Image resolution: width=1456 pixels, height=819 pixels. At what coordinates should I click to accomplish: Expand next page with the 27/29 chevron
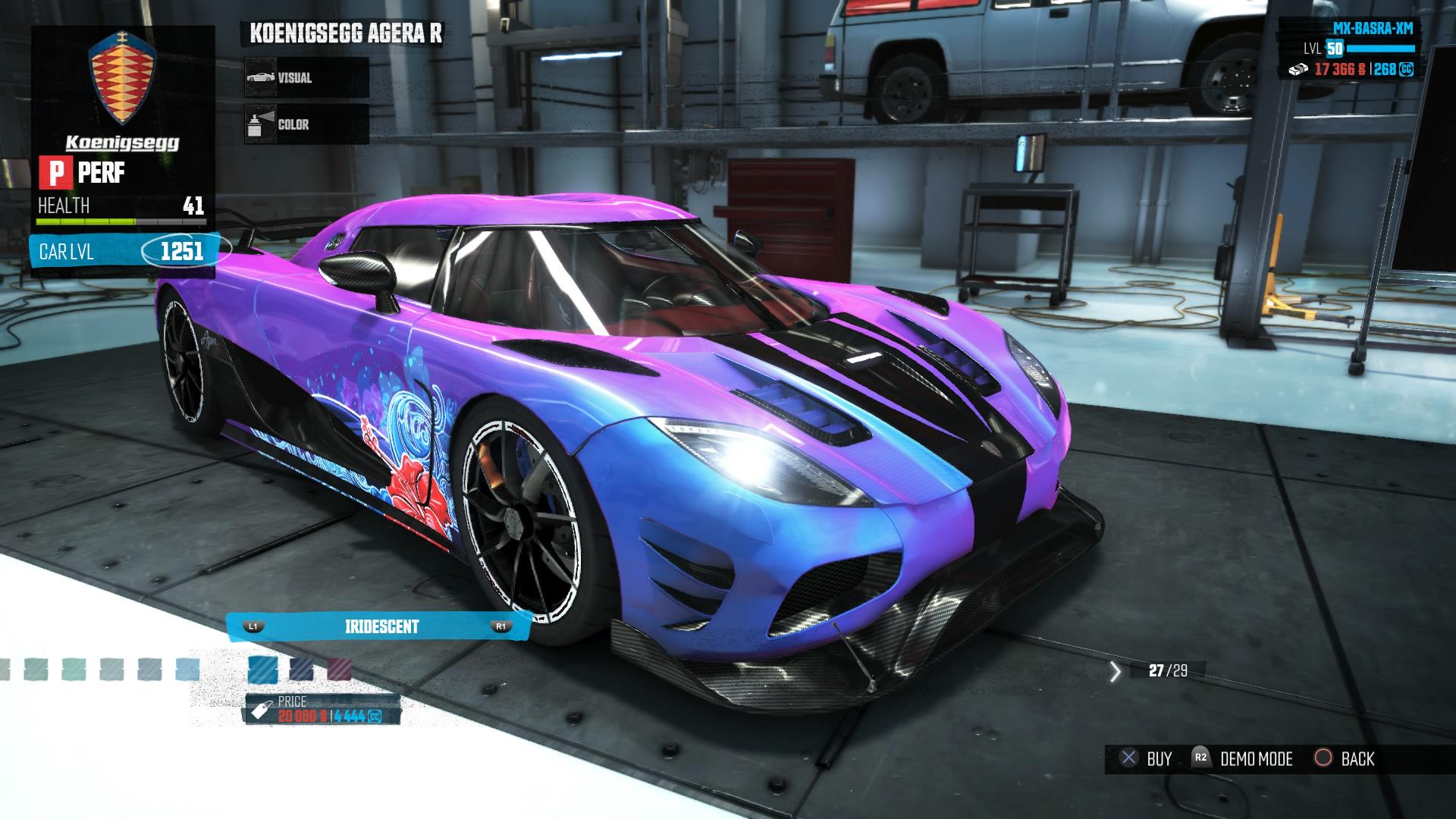click(x=1115, y=671)
